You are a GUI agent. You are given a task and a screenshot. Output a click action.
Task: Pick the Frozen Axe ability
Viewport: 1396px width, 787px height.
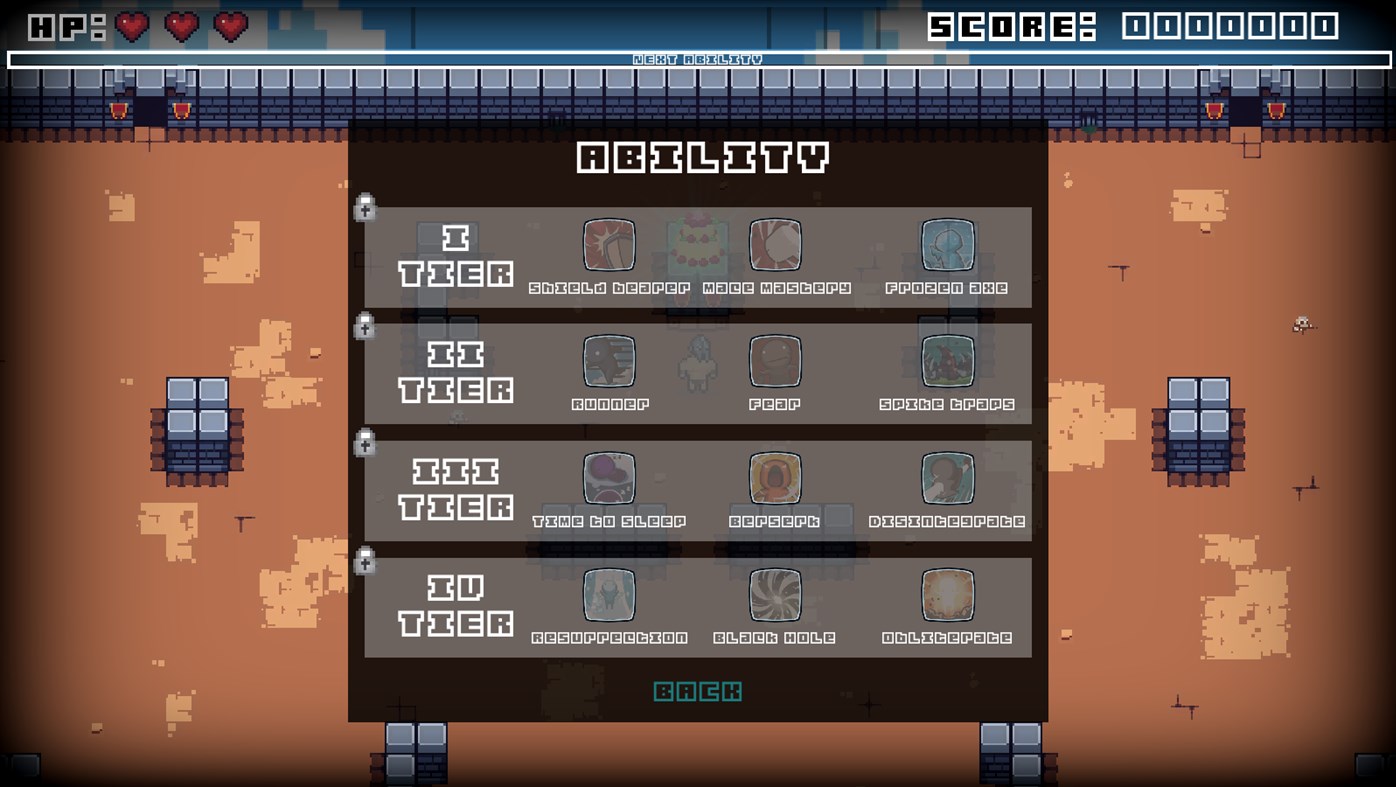click(x=948, y=244)
